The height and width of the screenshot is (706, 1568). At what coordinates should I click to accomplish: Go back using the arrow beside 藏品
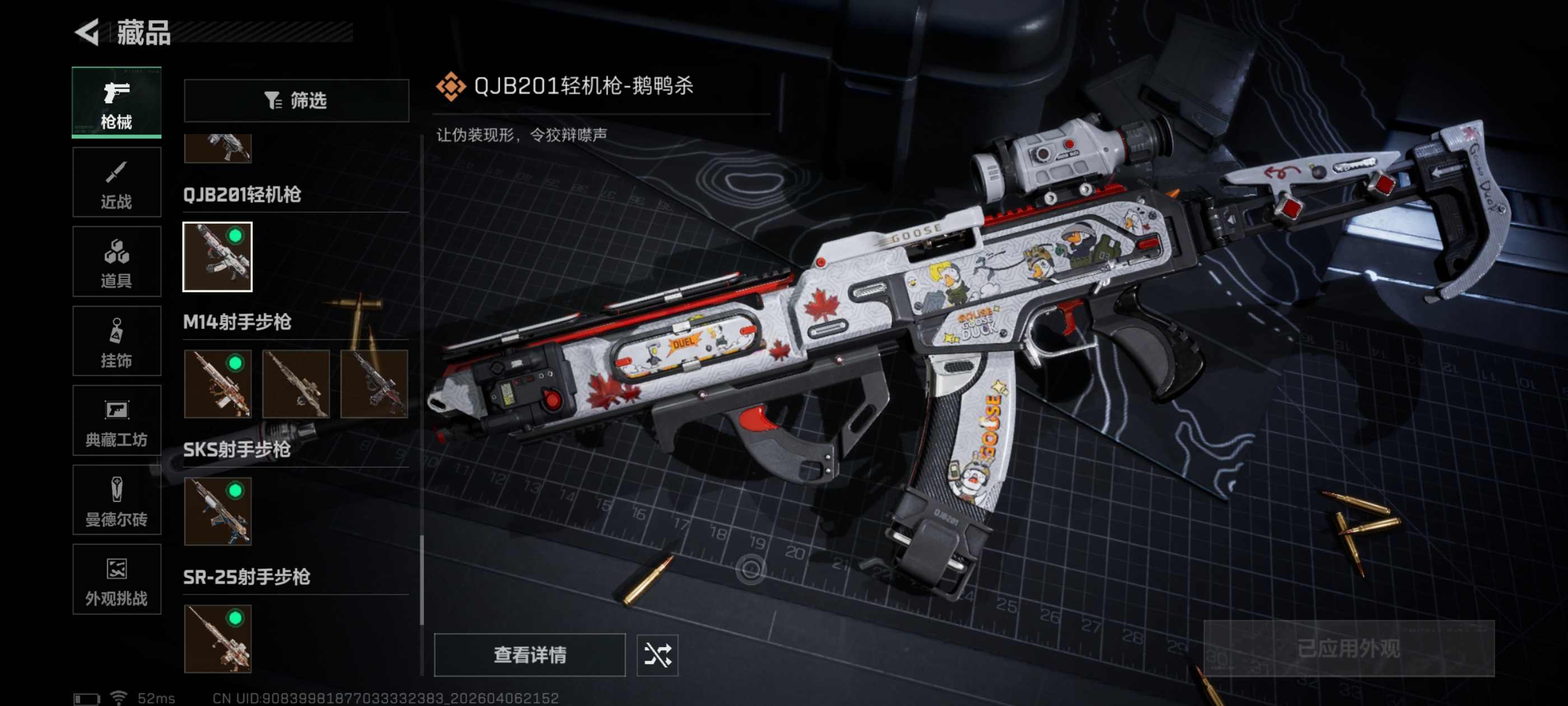coord(87,32)
